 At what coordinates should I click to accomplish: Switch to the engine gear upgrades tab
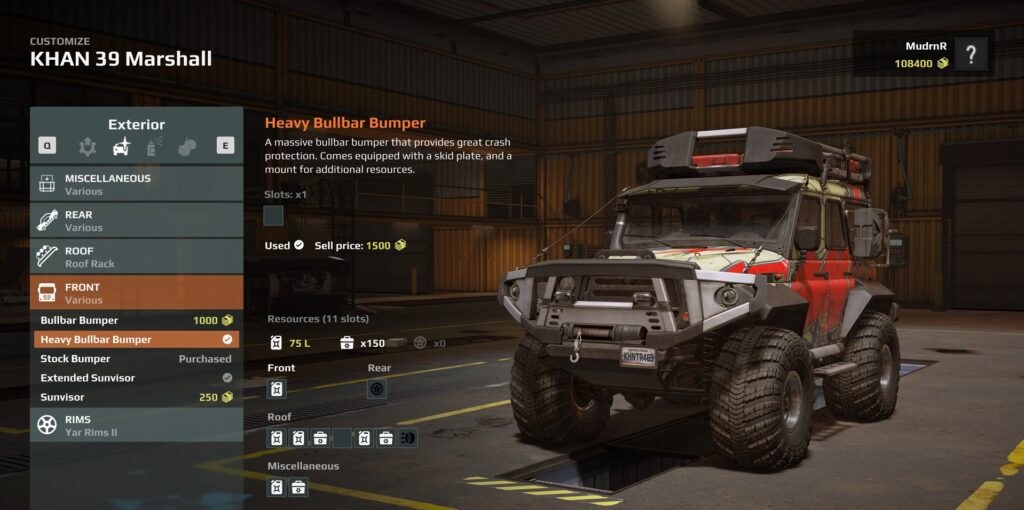88,146
